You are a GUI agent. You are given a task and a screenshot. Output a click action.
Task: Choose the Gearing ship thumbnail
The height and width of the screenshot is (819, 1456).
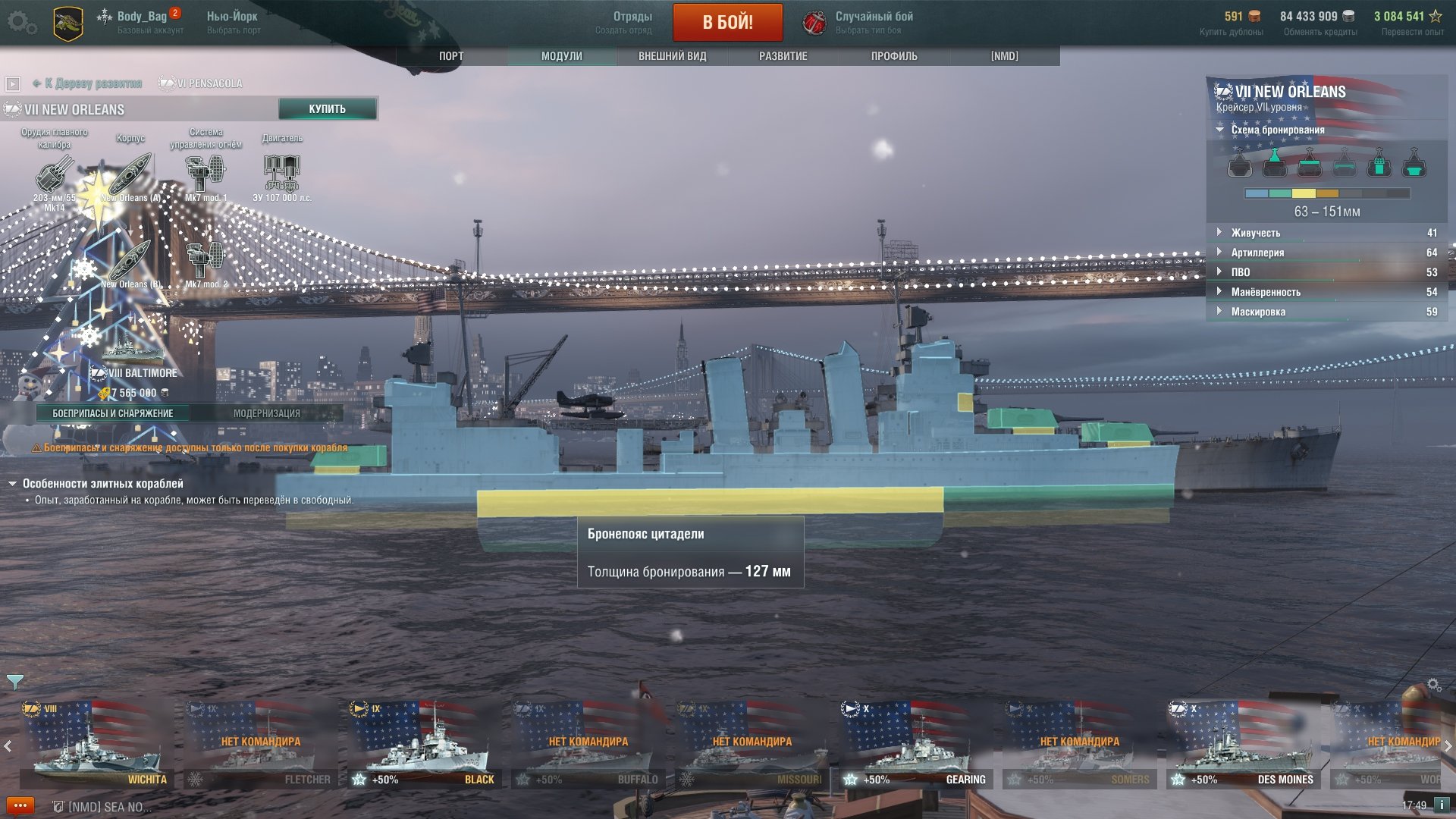coord(915,744)
